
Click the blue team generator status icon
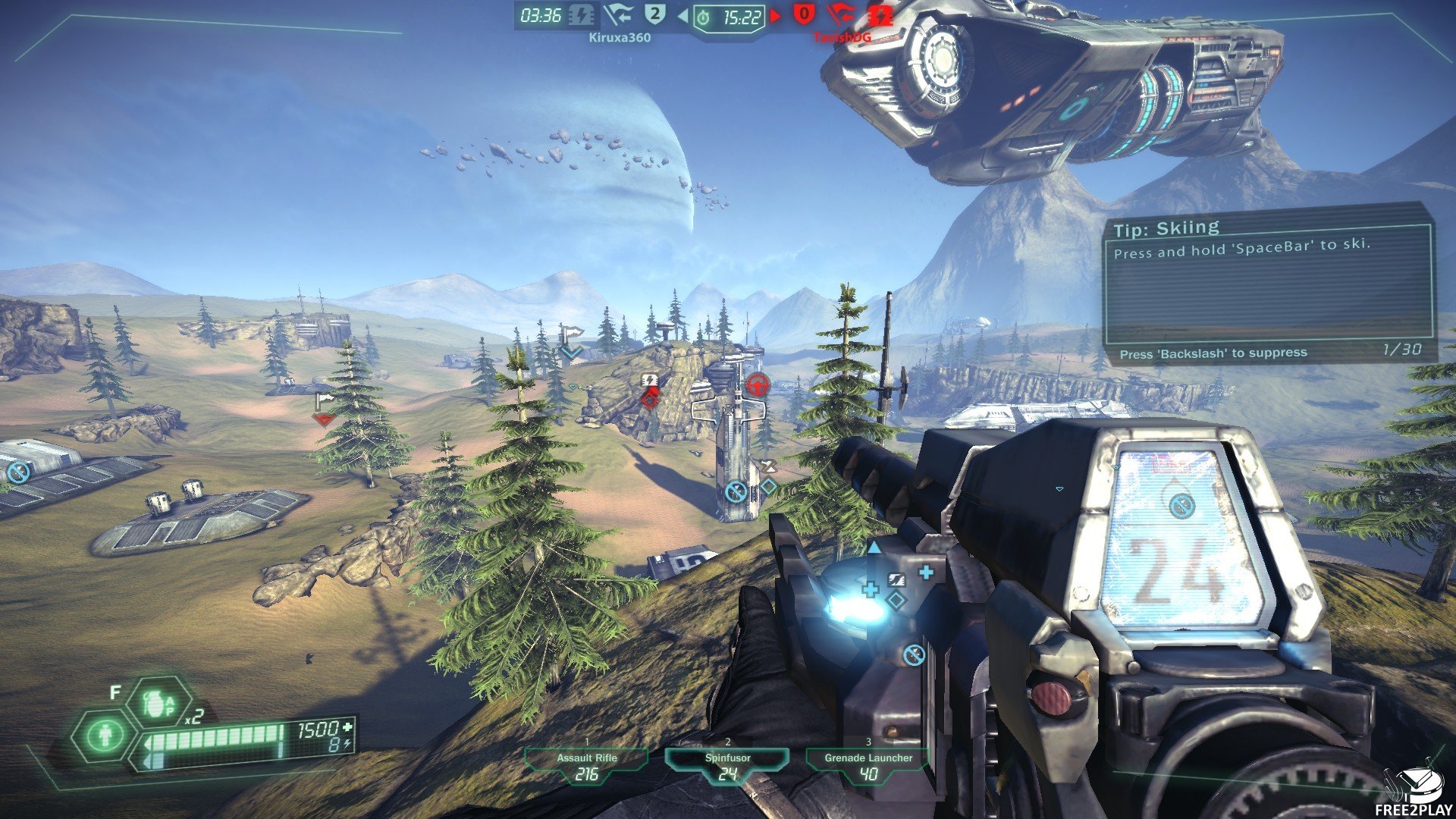tap(581, 15)
